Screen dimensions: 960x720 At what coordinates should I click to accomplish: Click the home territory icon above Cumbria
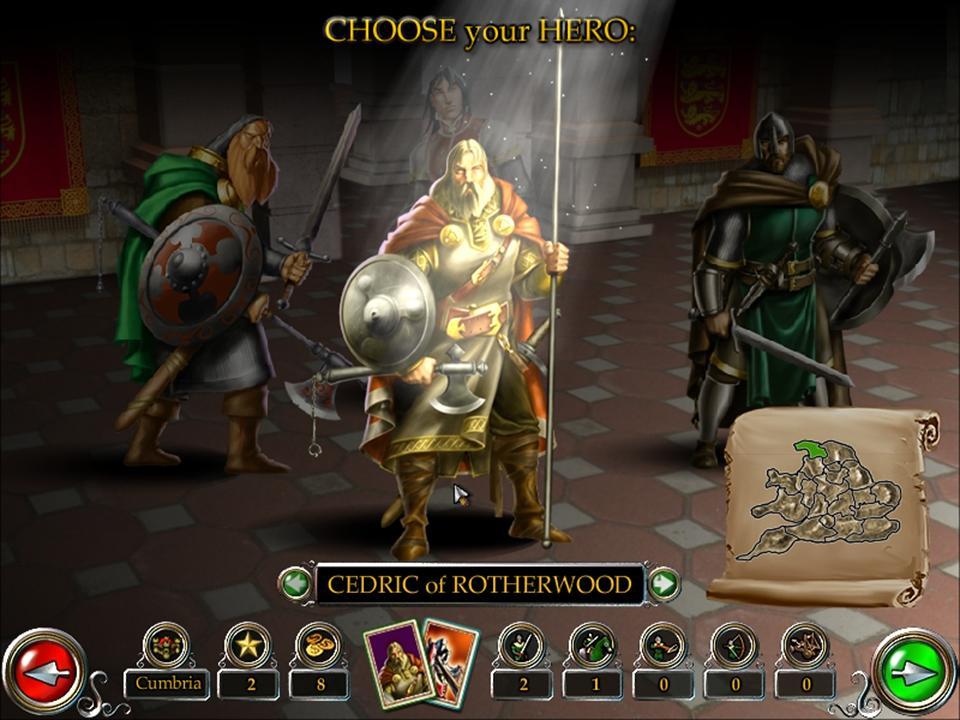[x=166, y=645]
